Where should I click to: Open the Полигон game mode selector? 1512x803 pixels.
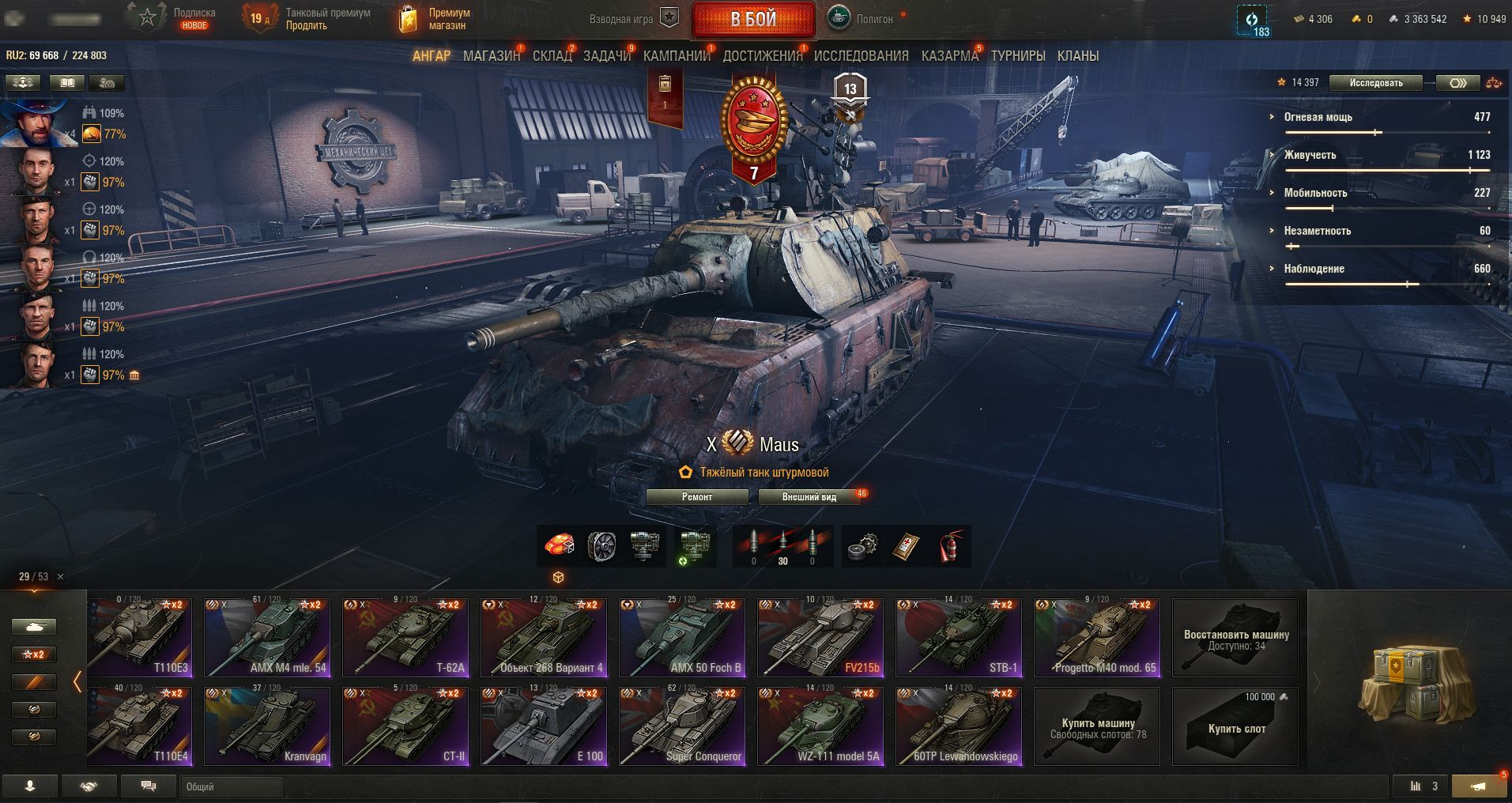(x=865, y=19)
